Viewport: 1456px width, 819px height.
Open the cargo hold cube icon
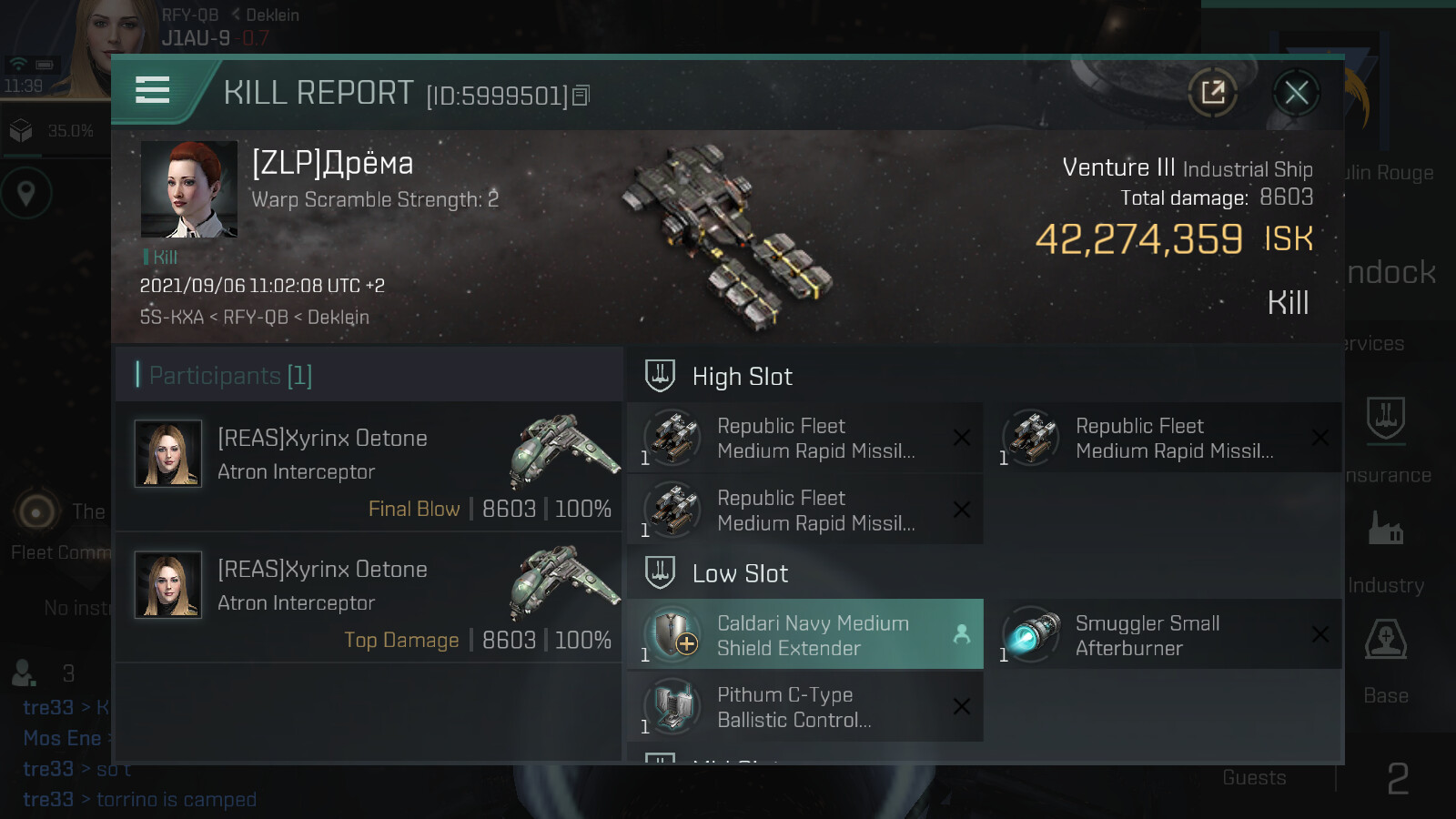click(x=21, y=131)
